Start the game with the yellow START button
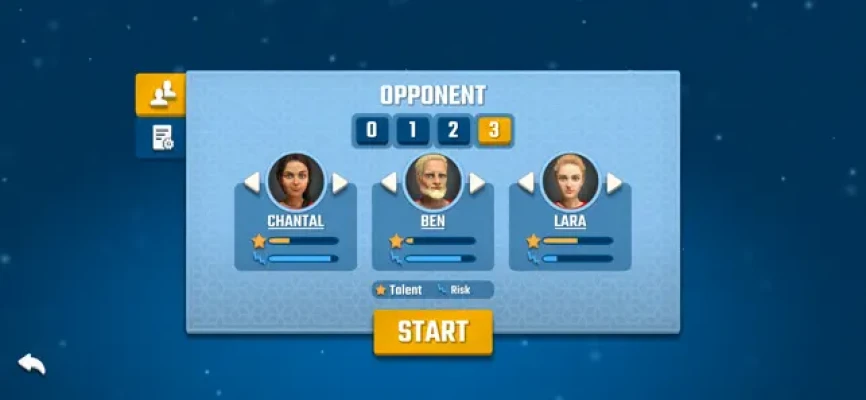Viewport: 866px width, 400px height. [x=433, y=332]
